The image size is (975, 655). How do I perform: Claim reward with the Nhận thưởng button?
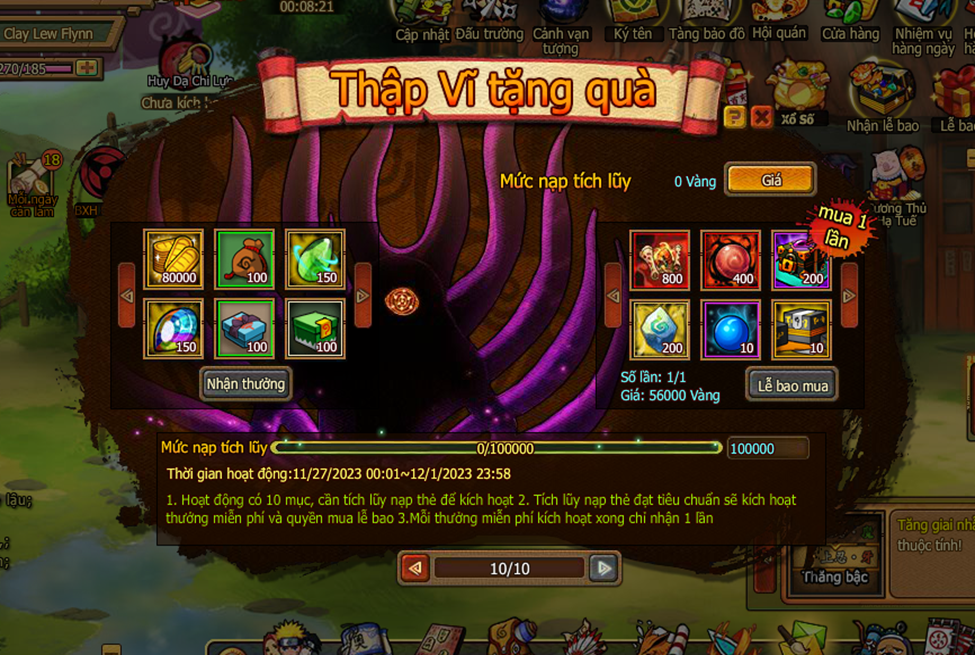[245, 384]
